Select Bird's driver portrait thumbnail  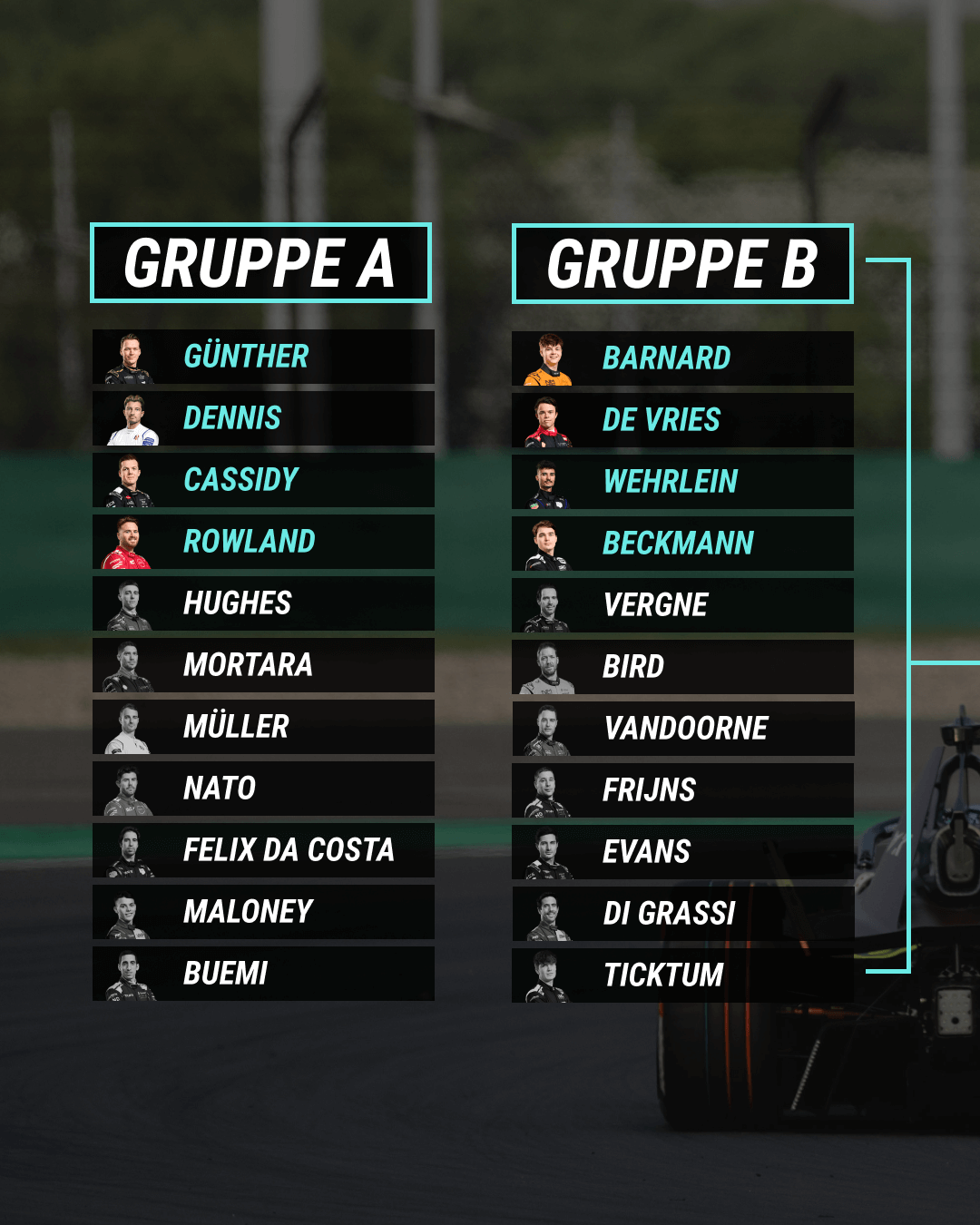(x=547, y=668)
